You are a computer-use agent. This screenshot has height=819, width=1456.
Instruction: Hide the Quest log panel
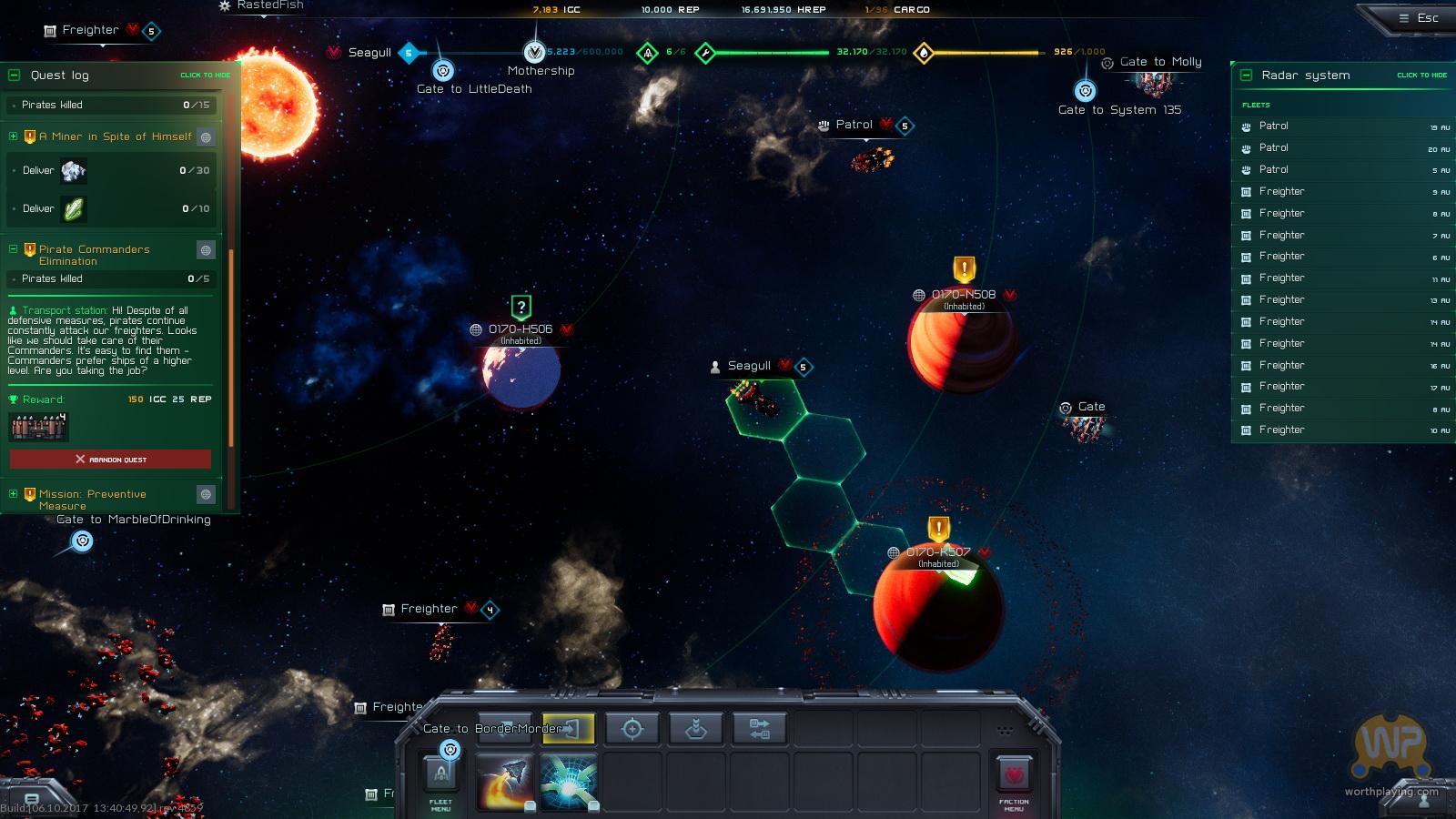[205, 76]
